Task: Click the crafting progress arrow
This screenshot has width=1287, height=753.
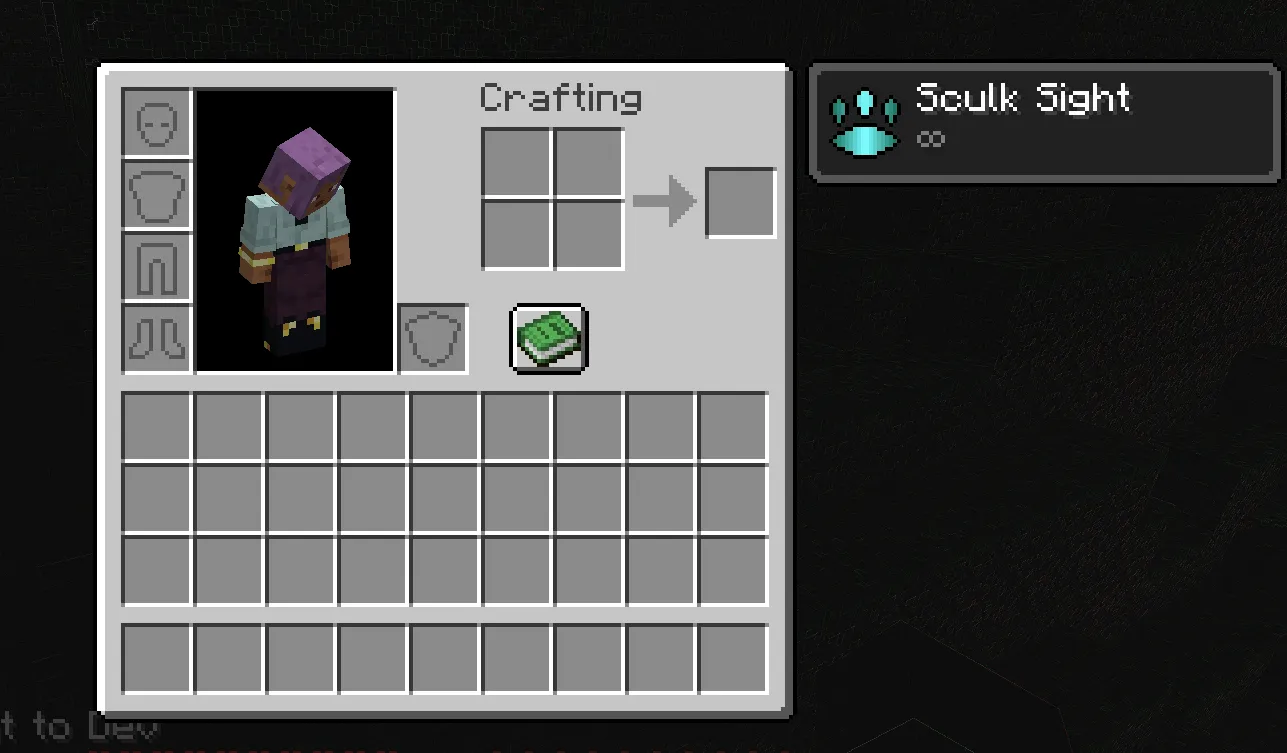Action: [x=667, y=200]
